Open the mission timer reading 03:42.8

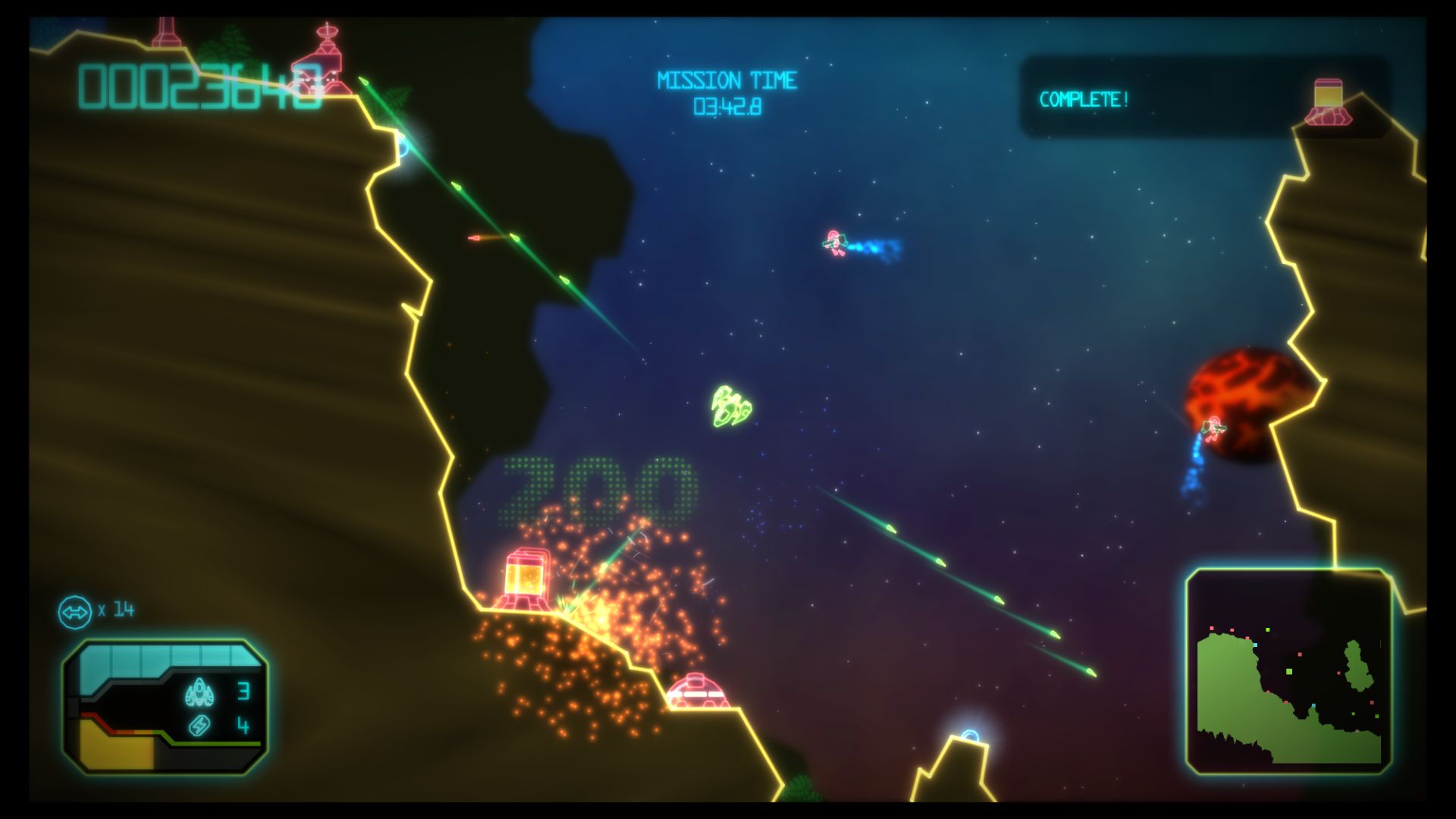(730, 106)
